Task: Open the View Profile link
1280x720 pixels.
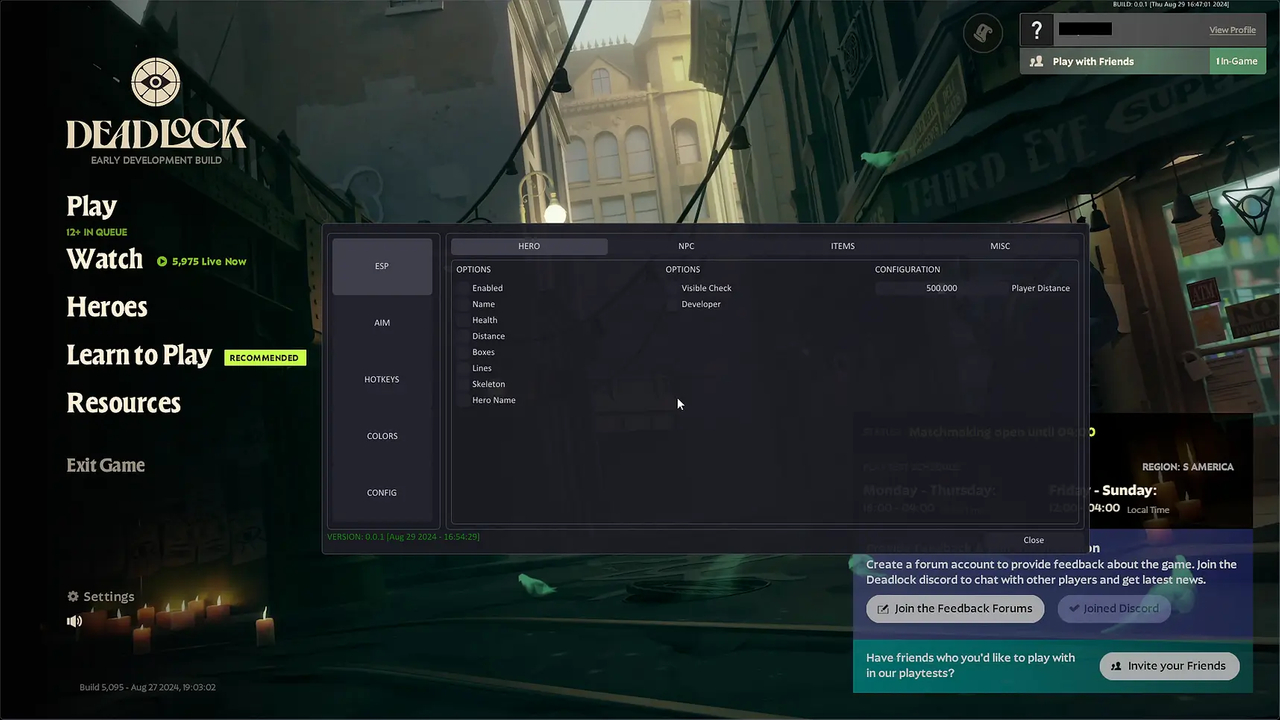Action: coord(1232,30)
